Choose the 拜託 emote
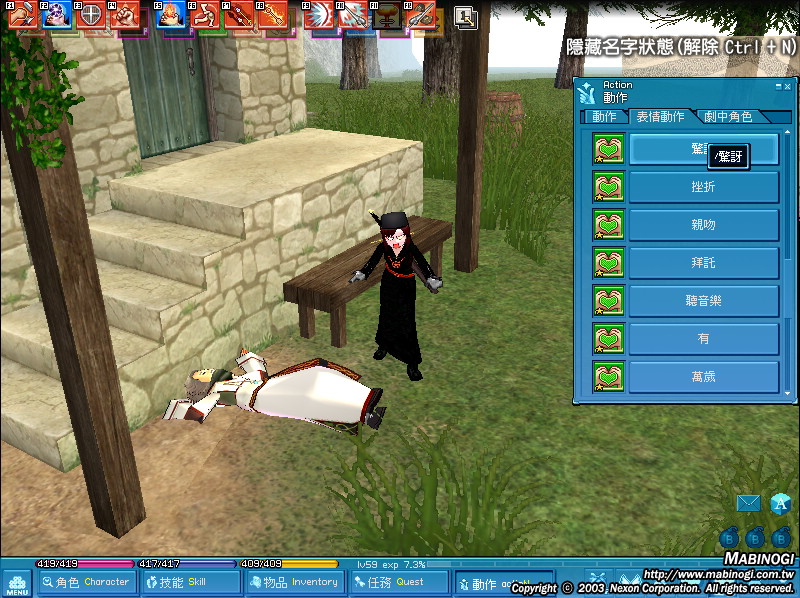 pyautogui.click(x=703, y=263)
